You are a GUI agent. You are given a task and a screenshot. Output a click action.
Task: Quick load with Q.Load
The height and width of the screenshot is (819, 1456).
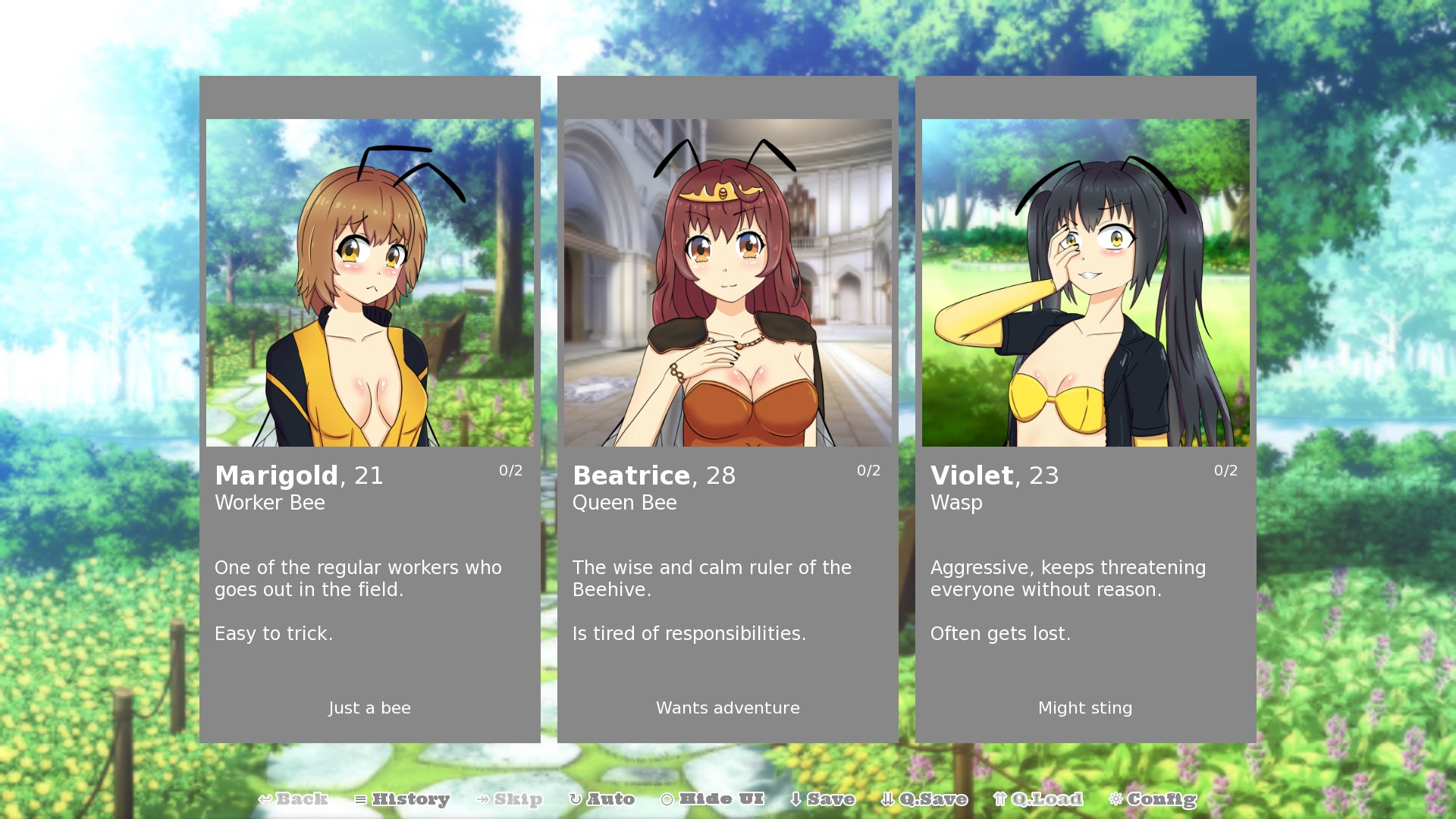1038,799
